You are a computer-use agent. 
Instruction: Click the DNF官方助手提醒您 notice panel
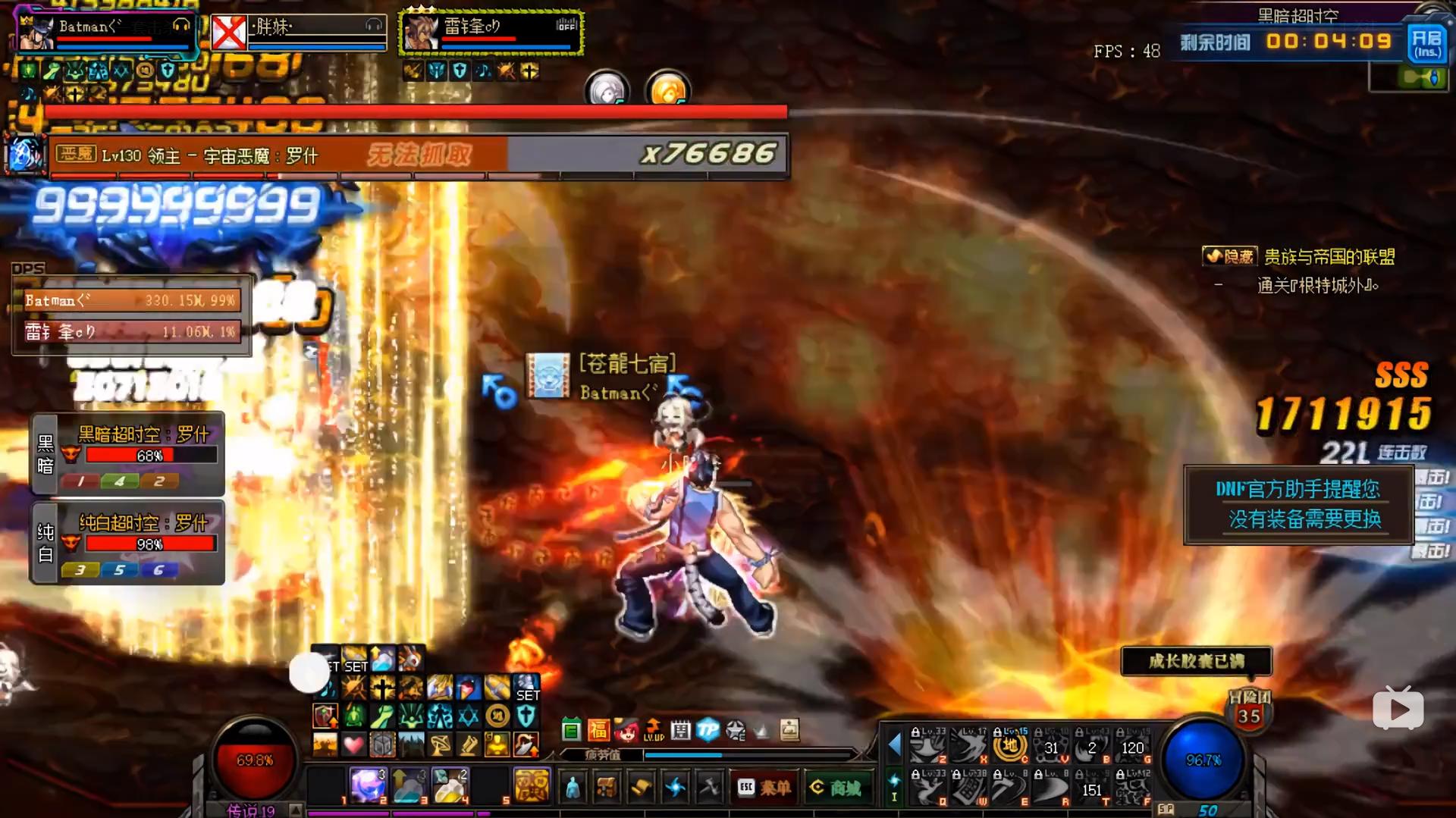click(x=1298, y=504)
